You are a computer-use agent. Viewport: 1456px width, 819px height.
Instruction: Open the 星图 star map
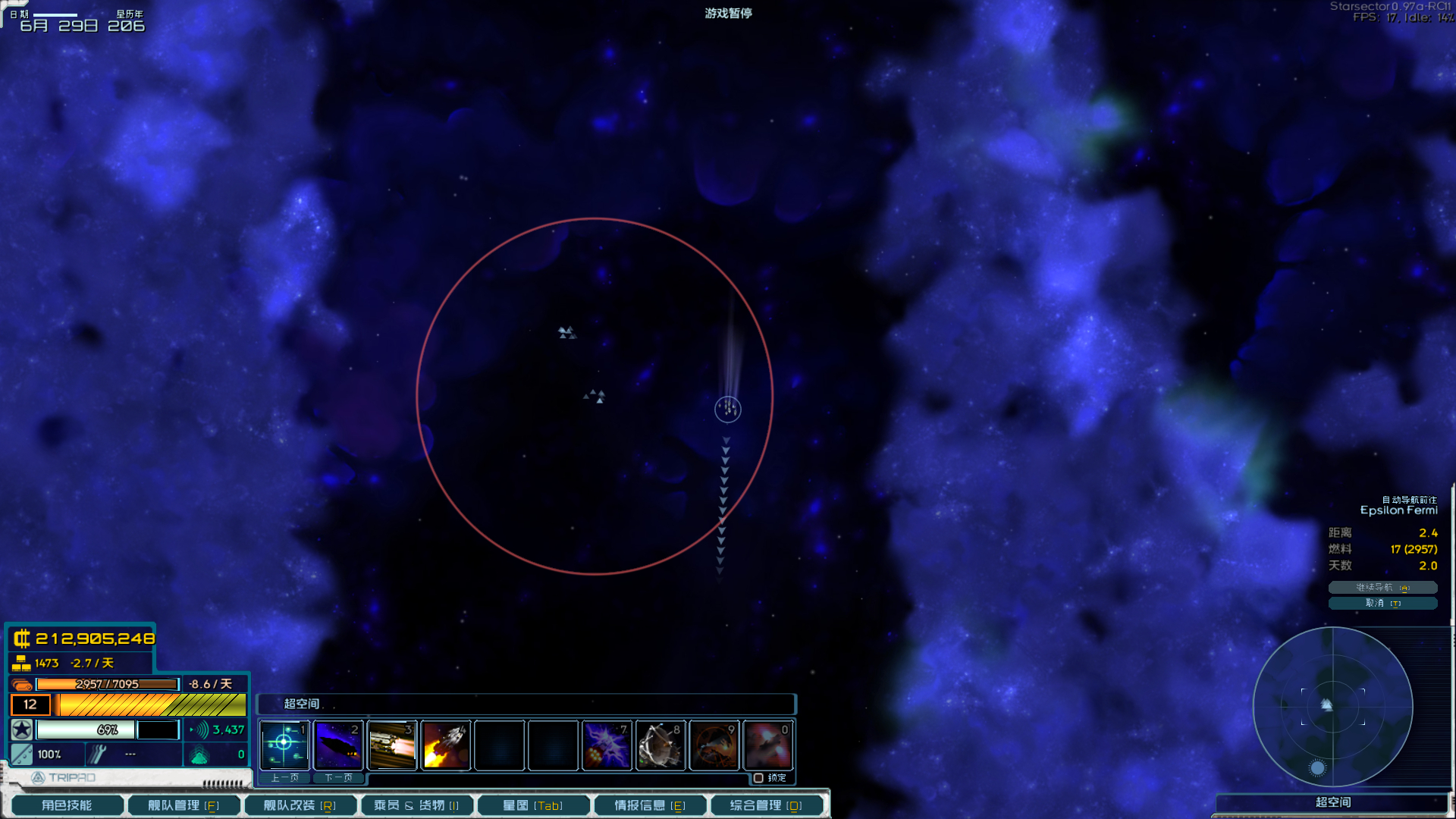[533, 805]
